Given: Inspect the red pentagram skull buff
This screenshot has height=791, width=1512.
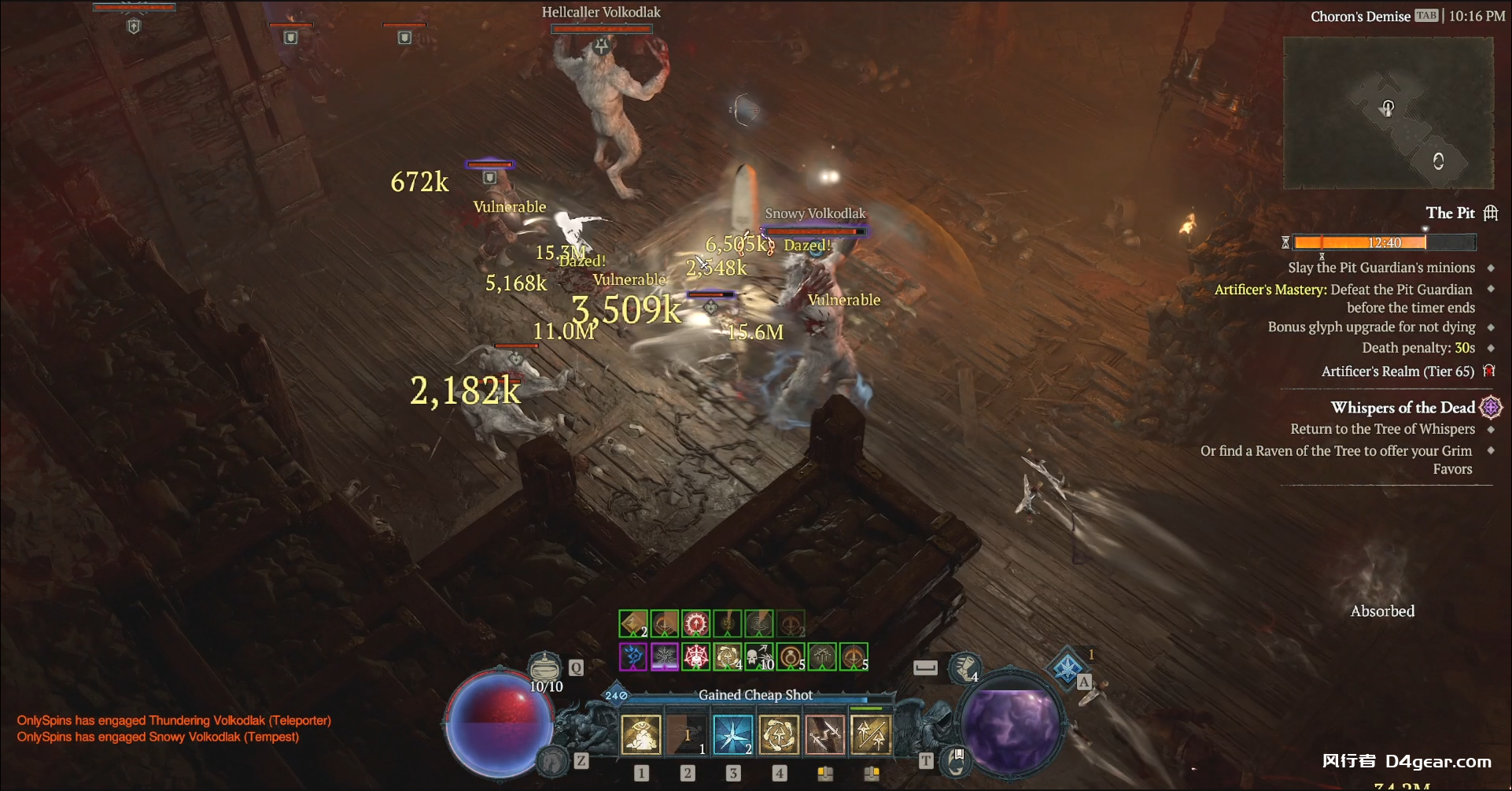Looking at the screenshot, I should tap(696, 656).
